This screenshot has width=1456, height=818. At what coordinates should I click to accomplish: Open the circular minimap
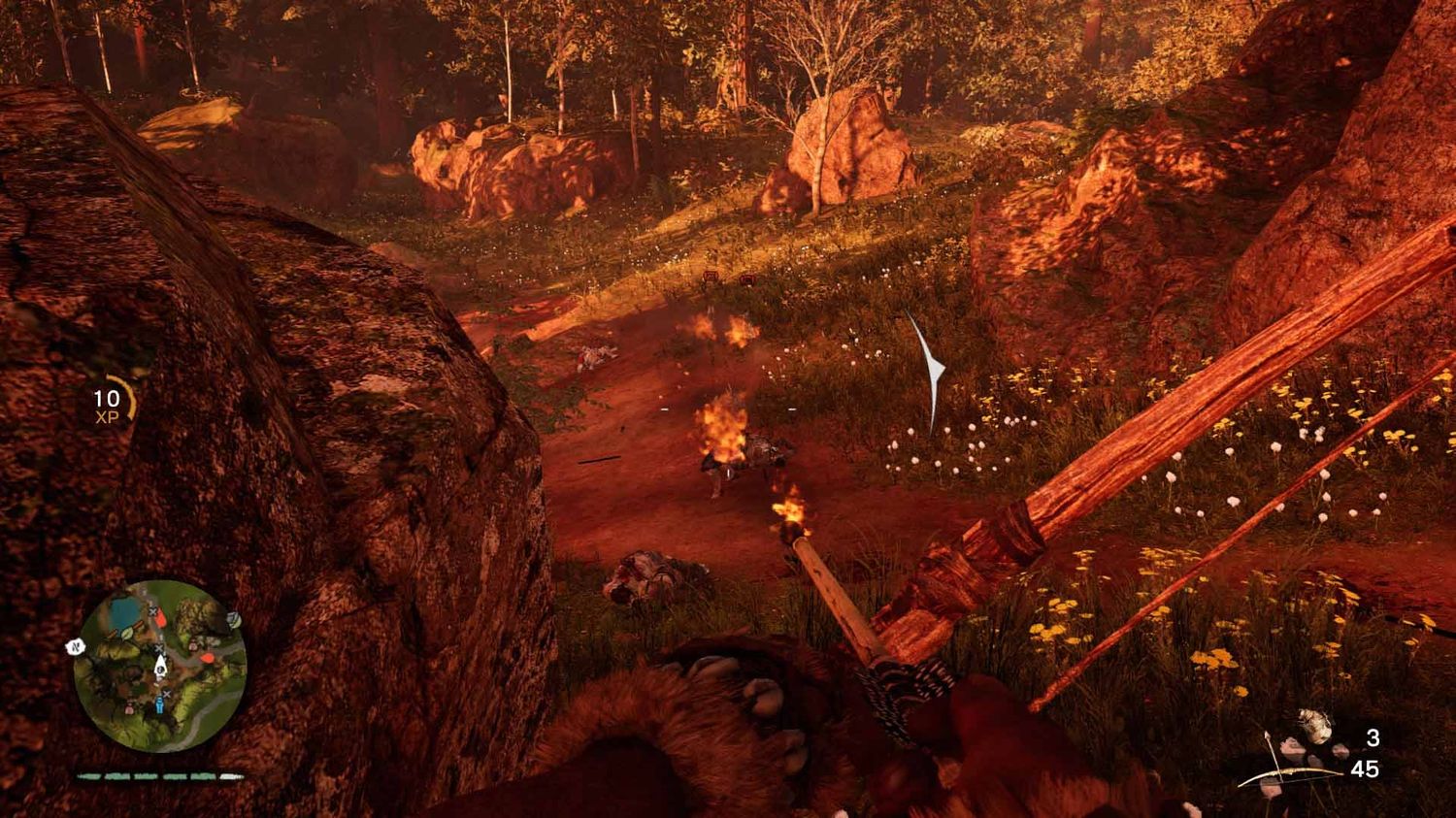coord(161,667)
